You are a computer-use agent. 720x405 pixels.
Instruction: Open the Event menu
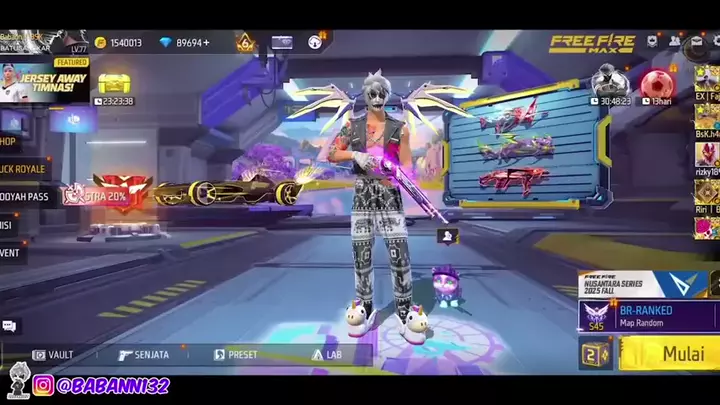14,253
